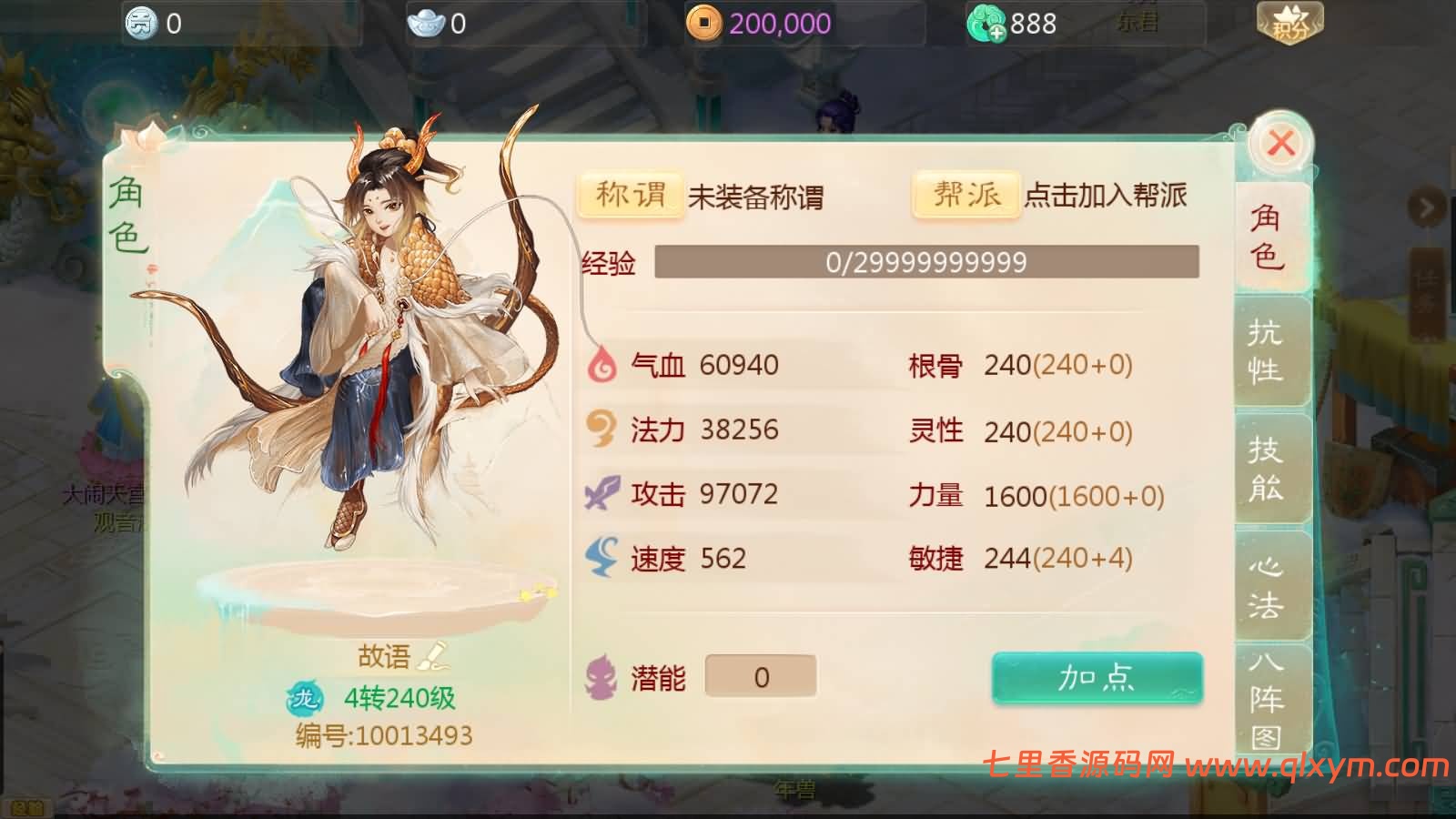Click the 潜能 purple potential icon
This screenshot has height=819, width=1456.
(601, 675)
